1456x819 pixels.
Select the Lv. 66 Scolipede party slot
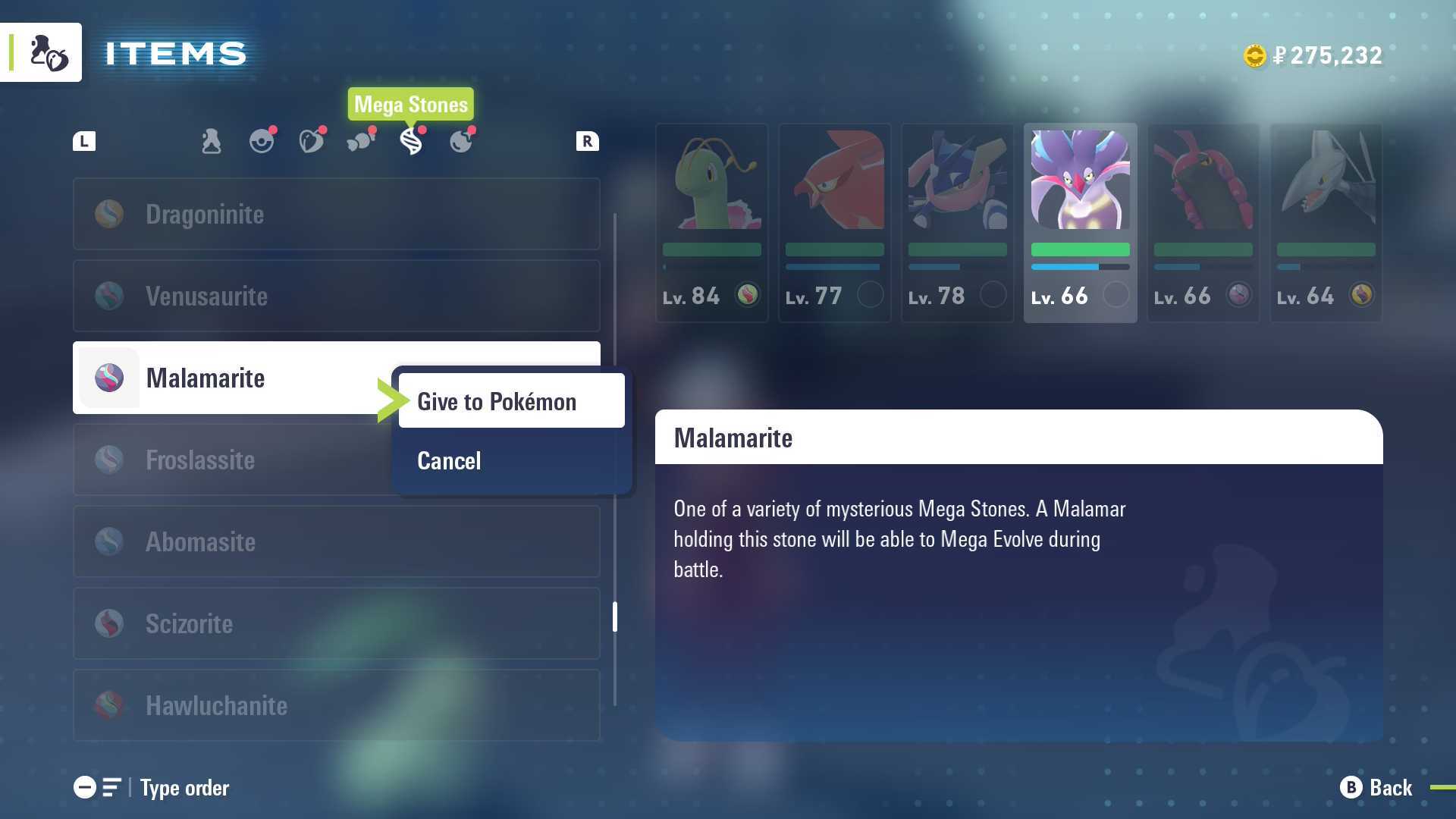click(1203, 223)
